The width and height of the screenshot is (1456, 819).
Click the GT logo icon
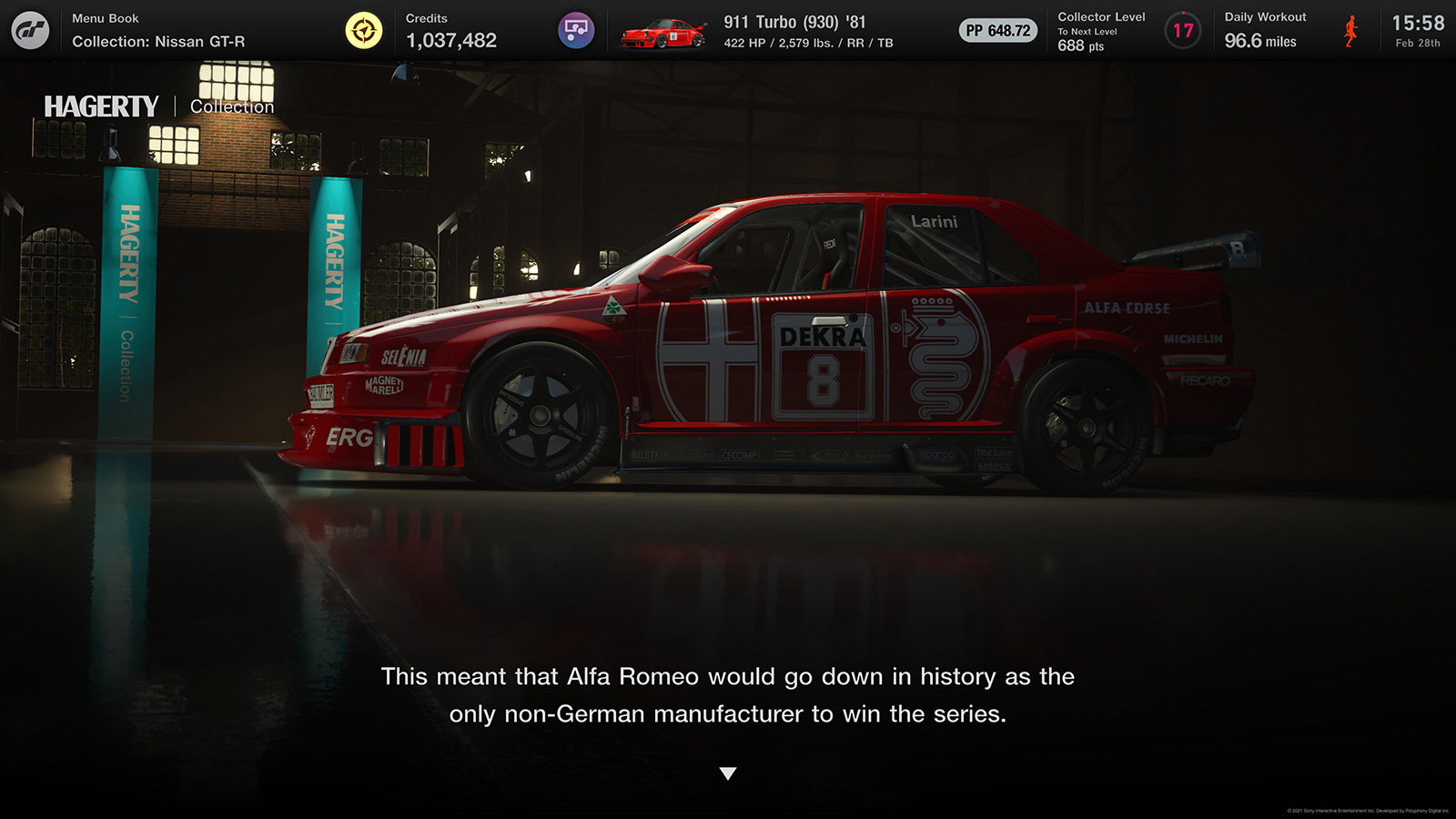(x=30, y=30)
